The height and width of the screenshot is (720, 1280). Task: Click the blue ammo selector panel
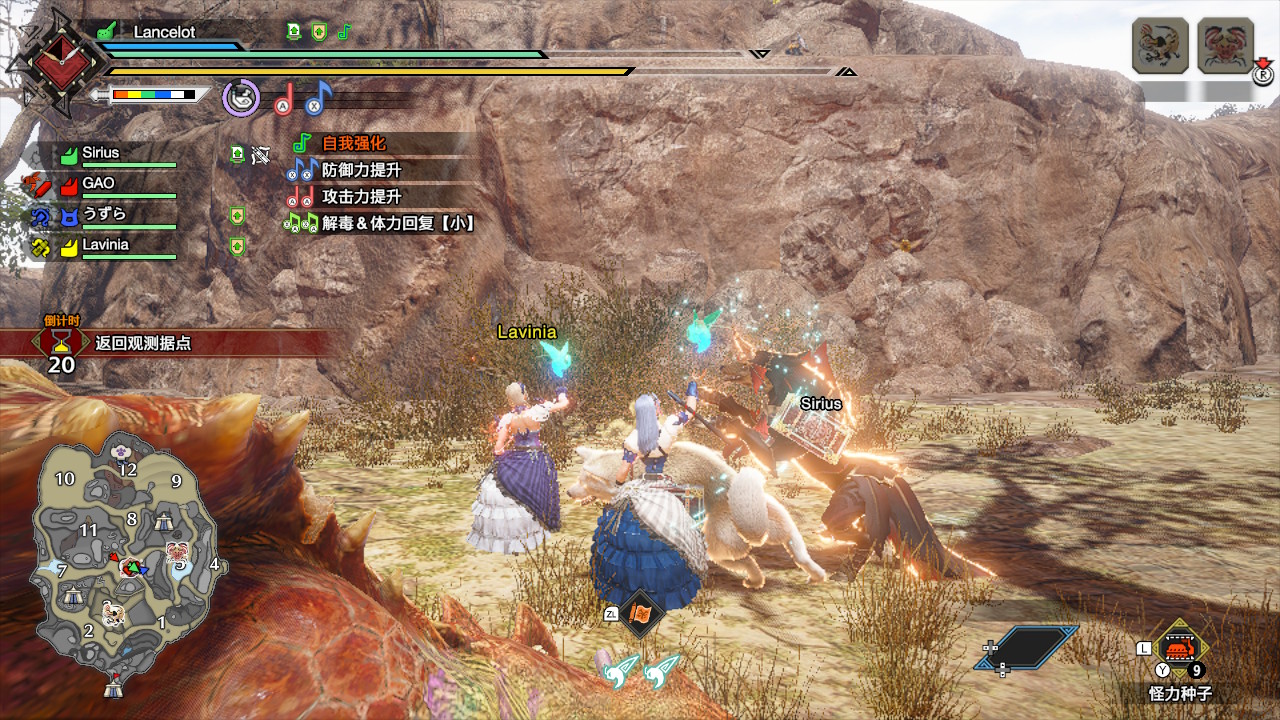tap(1026, 647)
